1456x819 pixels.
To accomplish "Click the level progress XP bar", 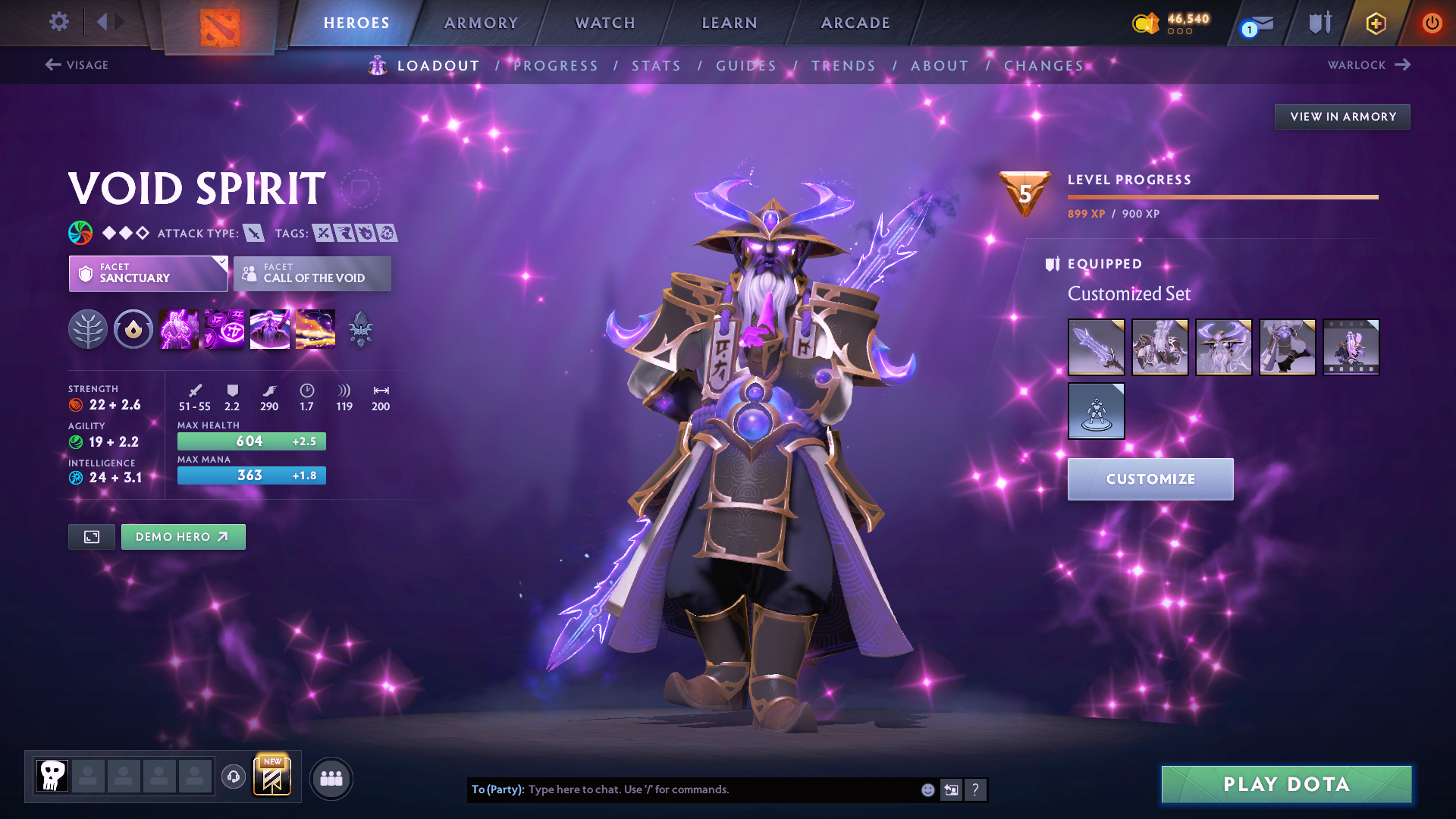I will [1223, 197].
